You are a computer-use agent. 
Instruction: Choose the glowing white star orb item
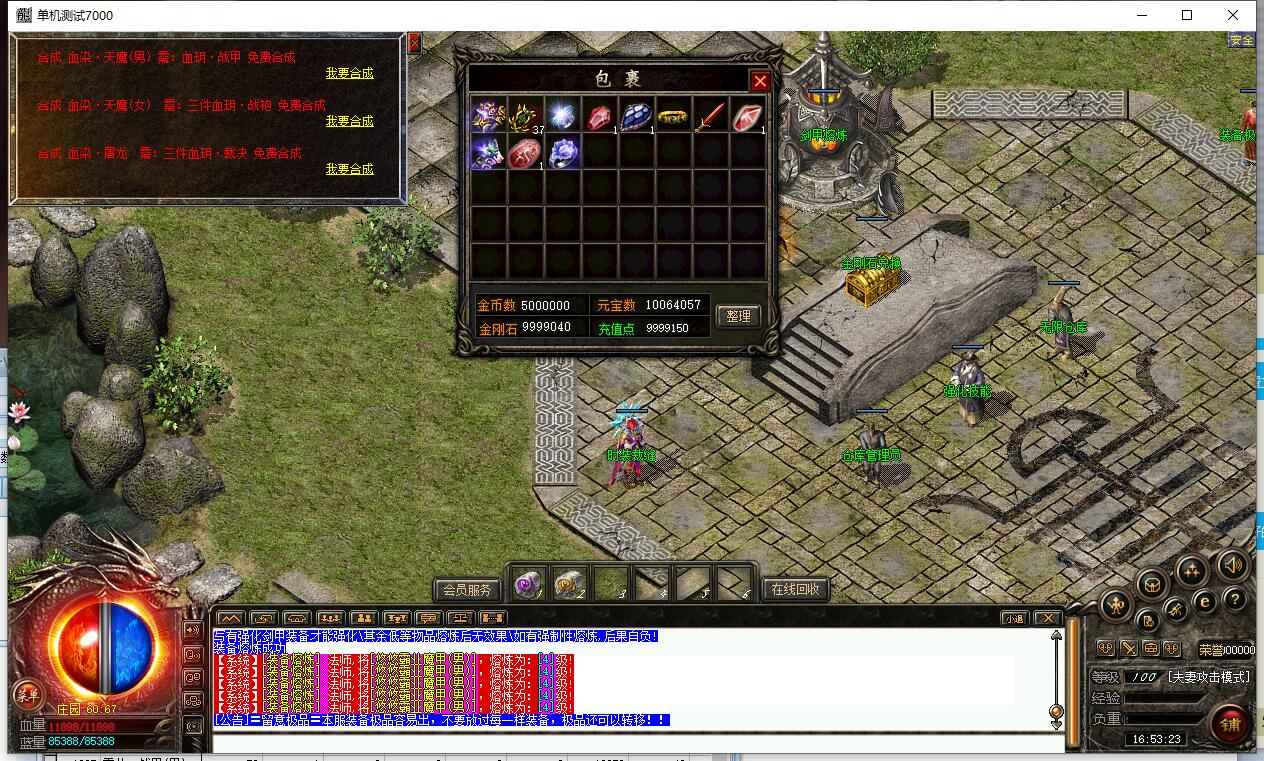[562, 116]
